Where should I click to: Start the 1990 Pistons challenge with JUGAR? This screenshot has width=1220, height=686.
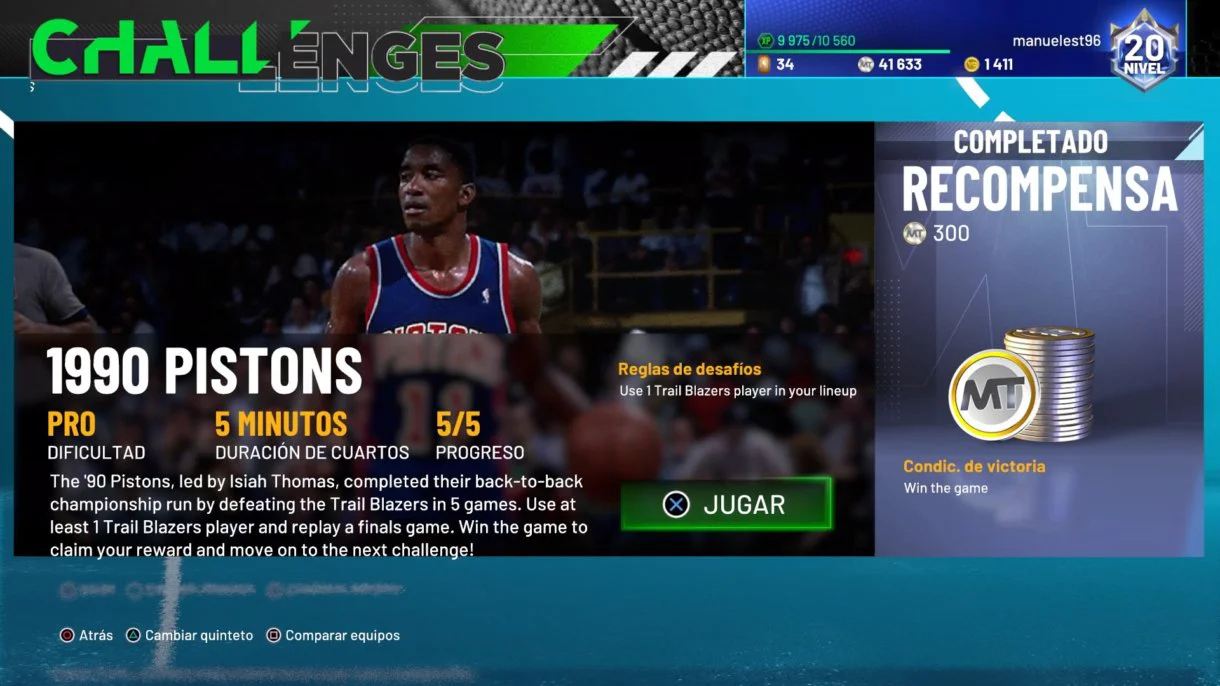pos(725,504)
